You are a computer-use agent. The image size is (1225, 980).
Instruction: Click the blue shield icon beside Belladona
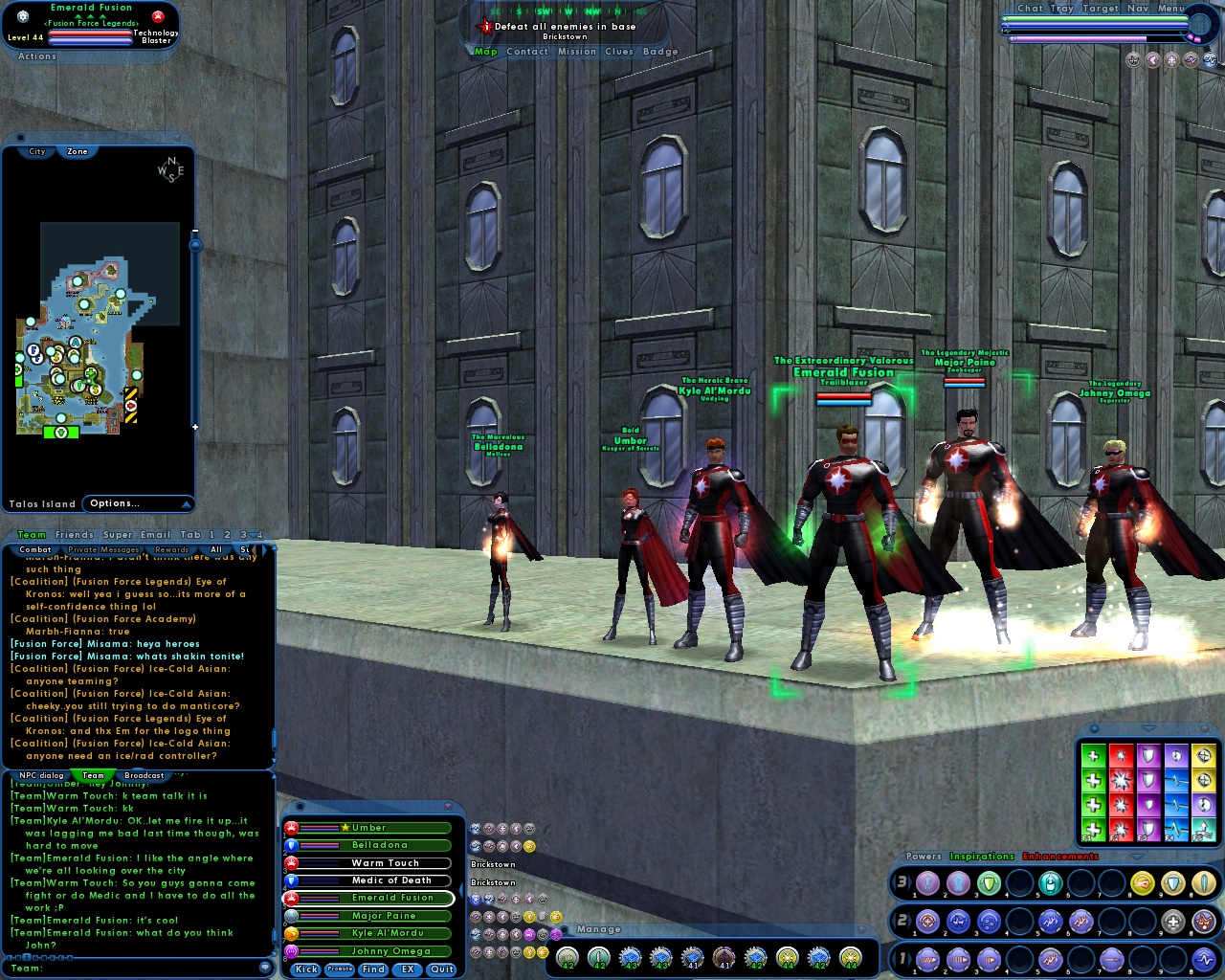point(291,845)
